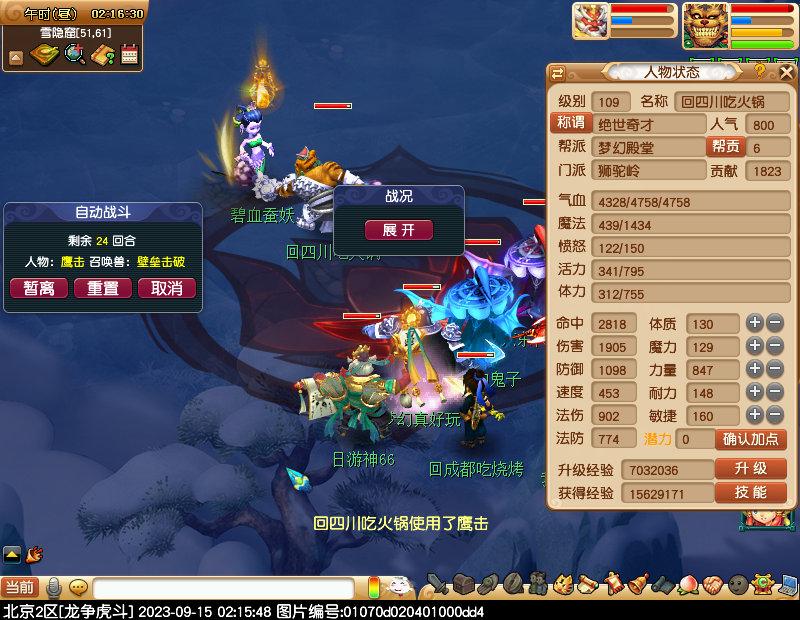The width and height of the screenshot is (800, 620).
Task: Open the question mark help on status panel
Action: 760,72
